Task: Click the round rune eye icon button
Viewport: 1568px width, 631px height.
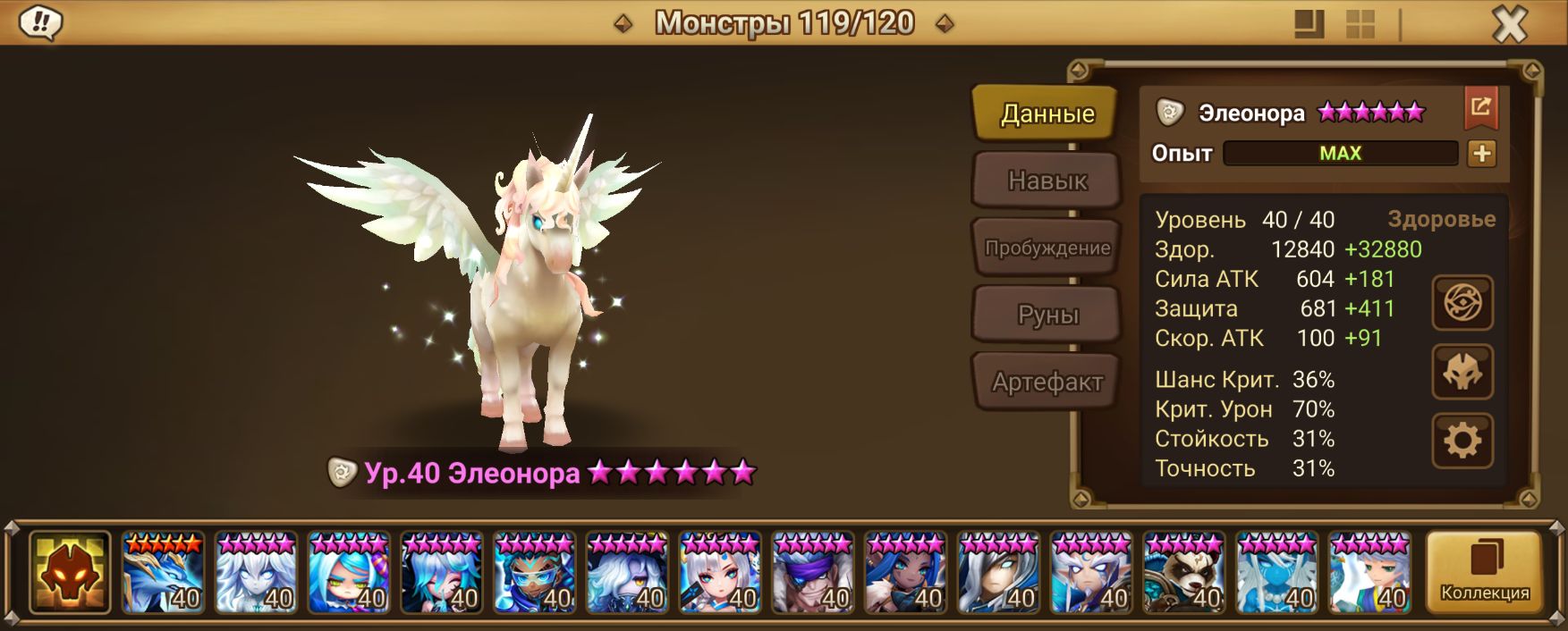Action: 1462,304
